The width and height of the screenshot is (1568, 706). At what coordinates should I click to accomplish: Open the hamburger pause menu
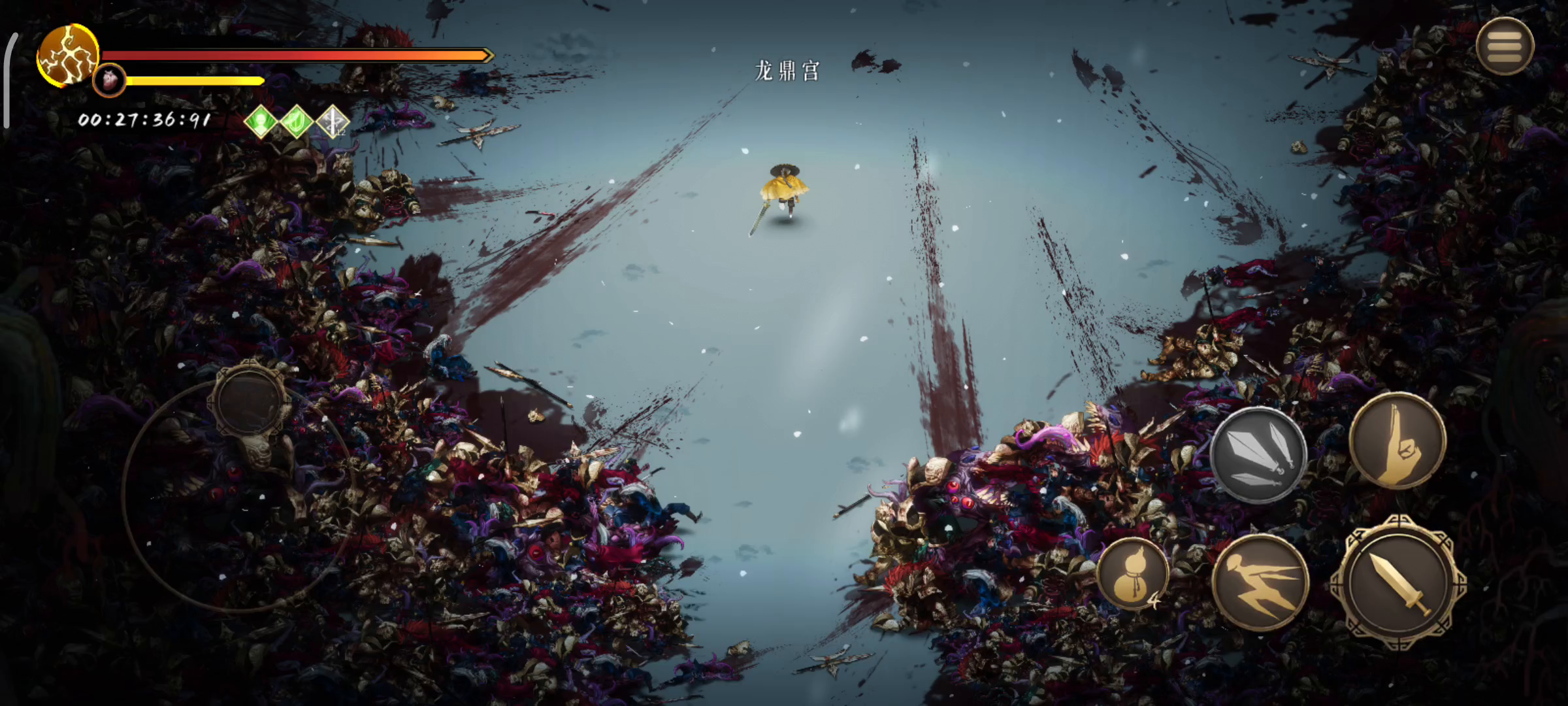1505,46
